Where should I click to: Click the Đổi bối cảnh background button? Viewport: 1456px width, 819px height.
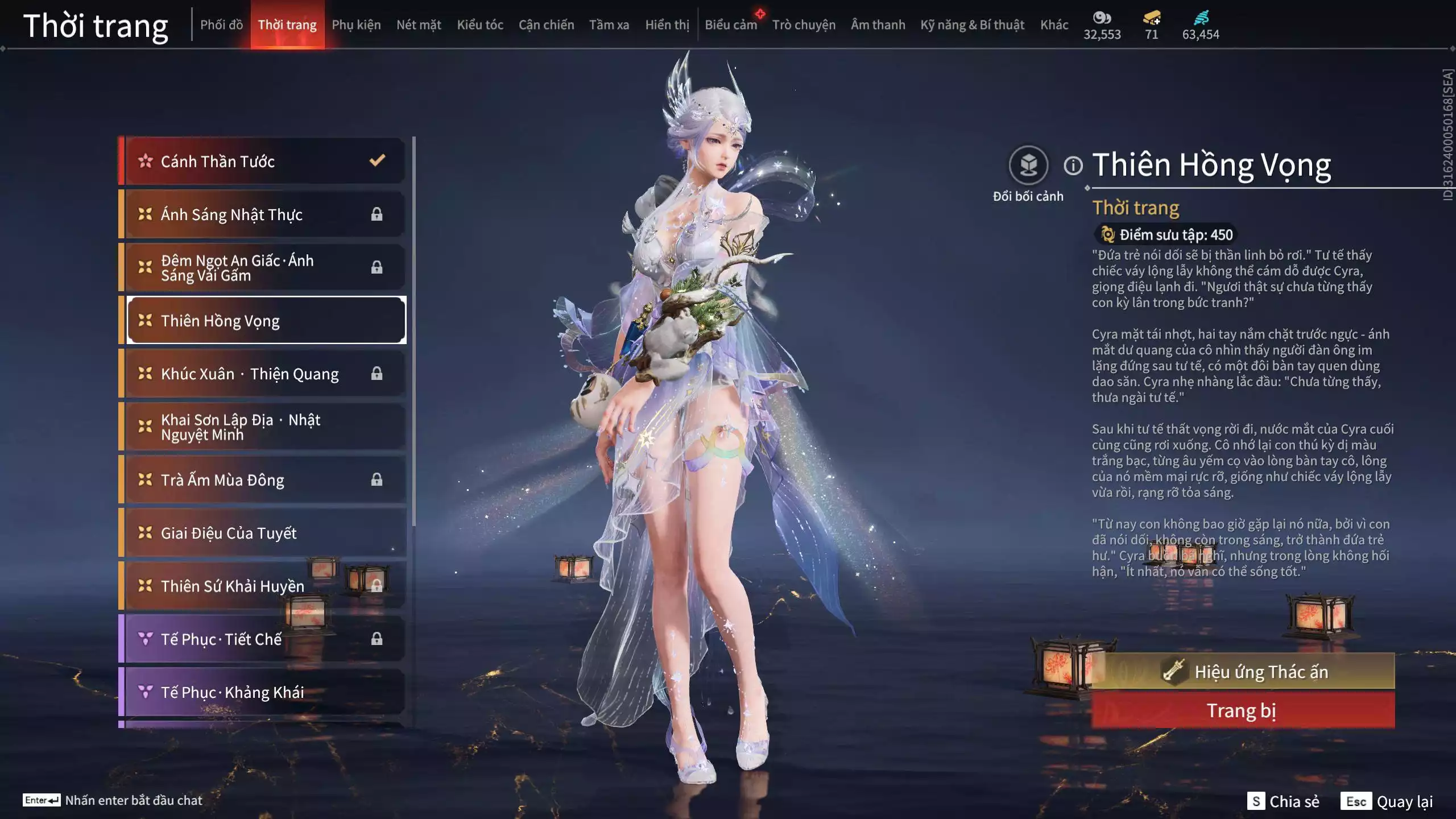coord(1028,166)
